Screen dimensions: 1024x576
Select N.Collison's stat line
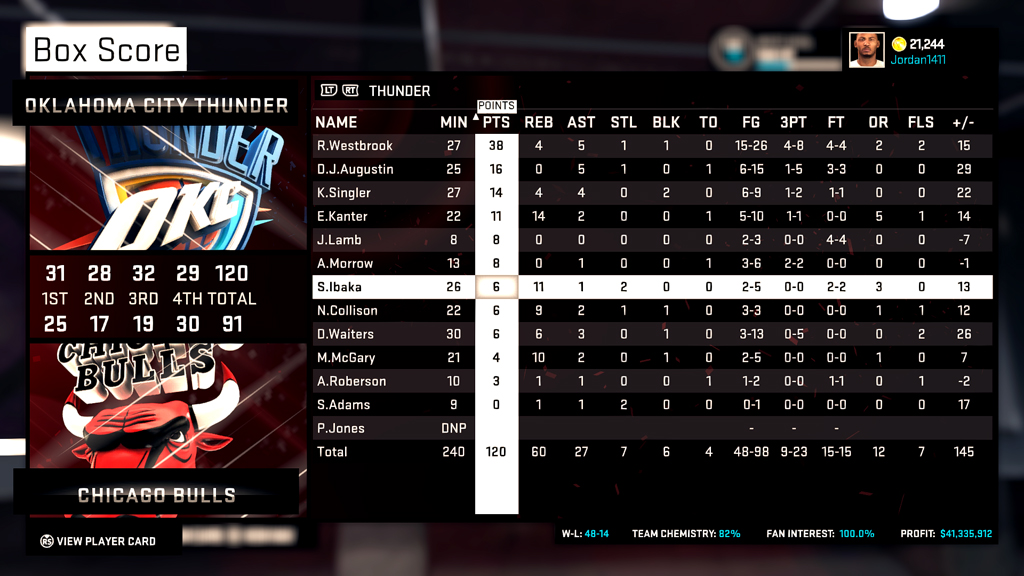tap(346, 311)
